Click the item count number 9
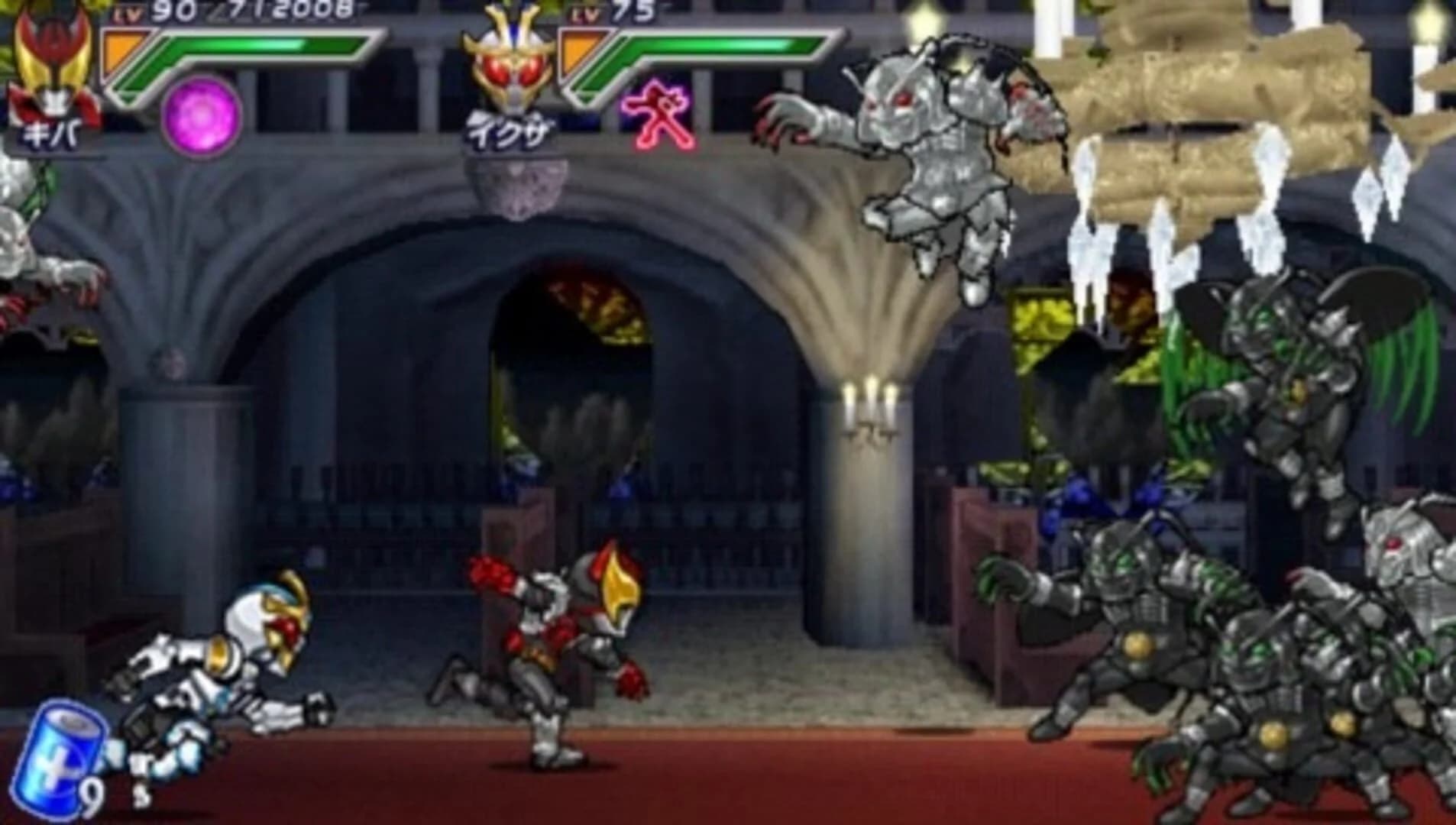 tap(93, 794)
